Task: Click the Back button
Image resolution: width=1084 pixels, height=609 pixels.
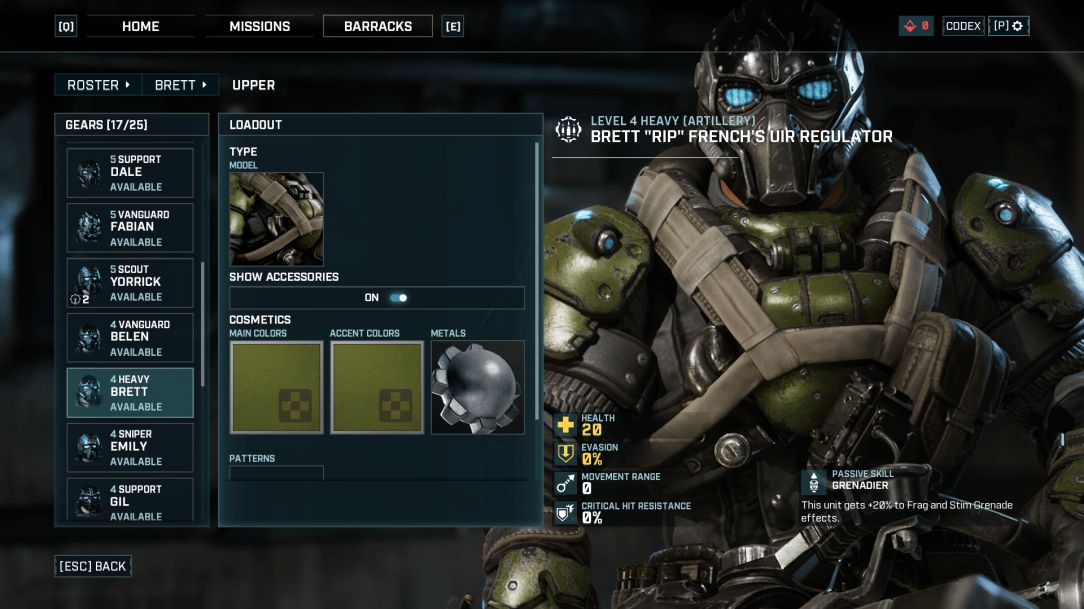Action: coord(93,566)
